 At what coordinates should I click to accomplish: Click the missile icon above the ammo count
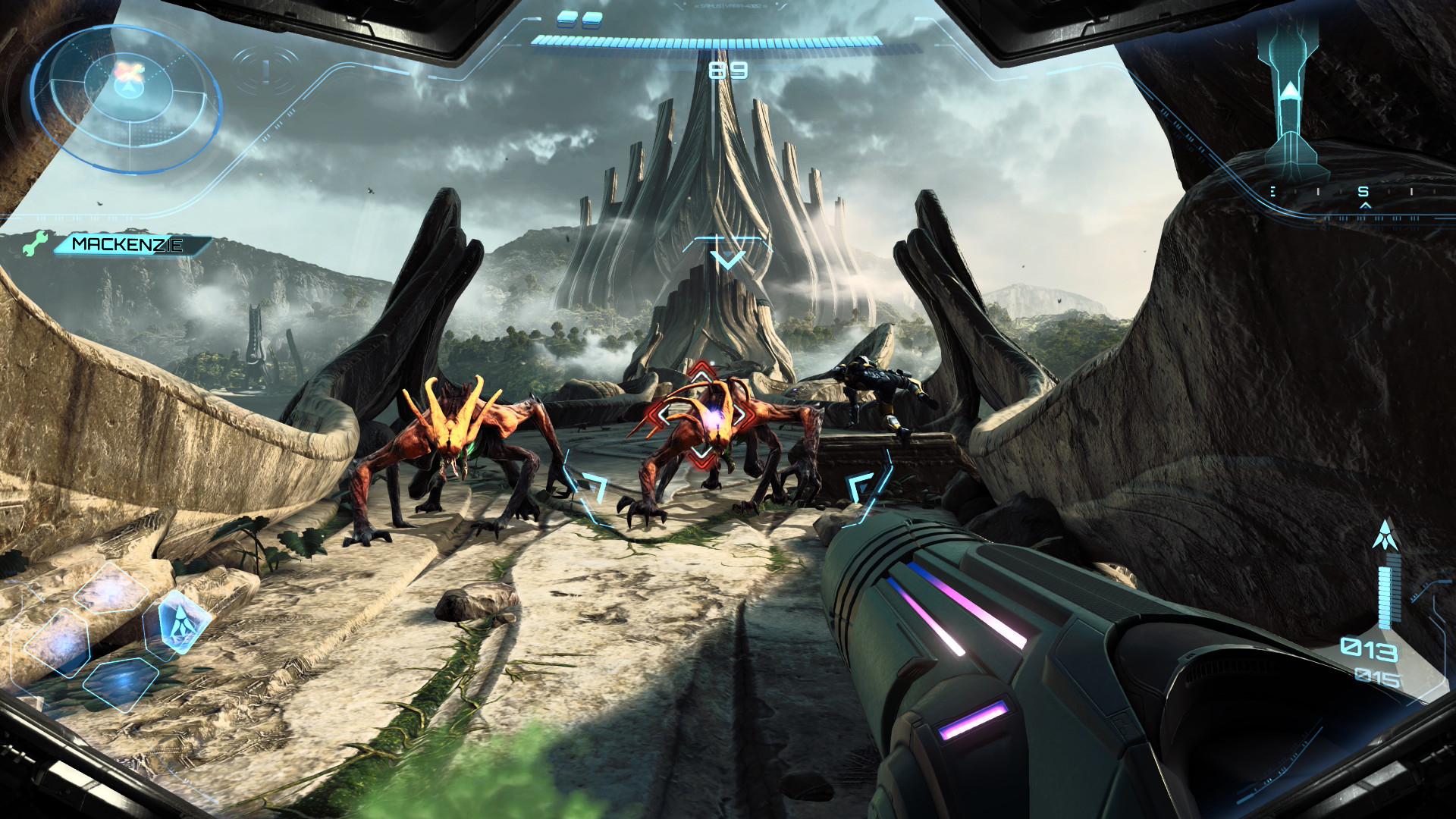coord(1385,538)
